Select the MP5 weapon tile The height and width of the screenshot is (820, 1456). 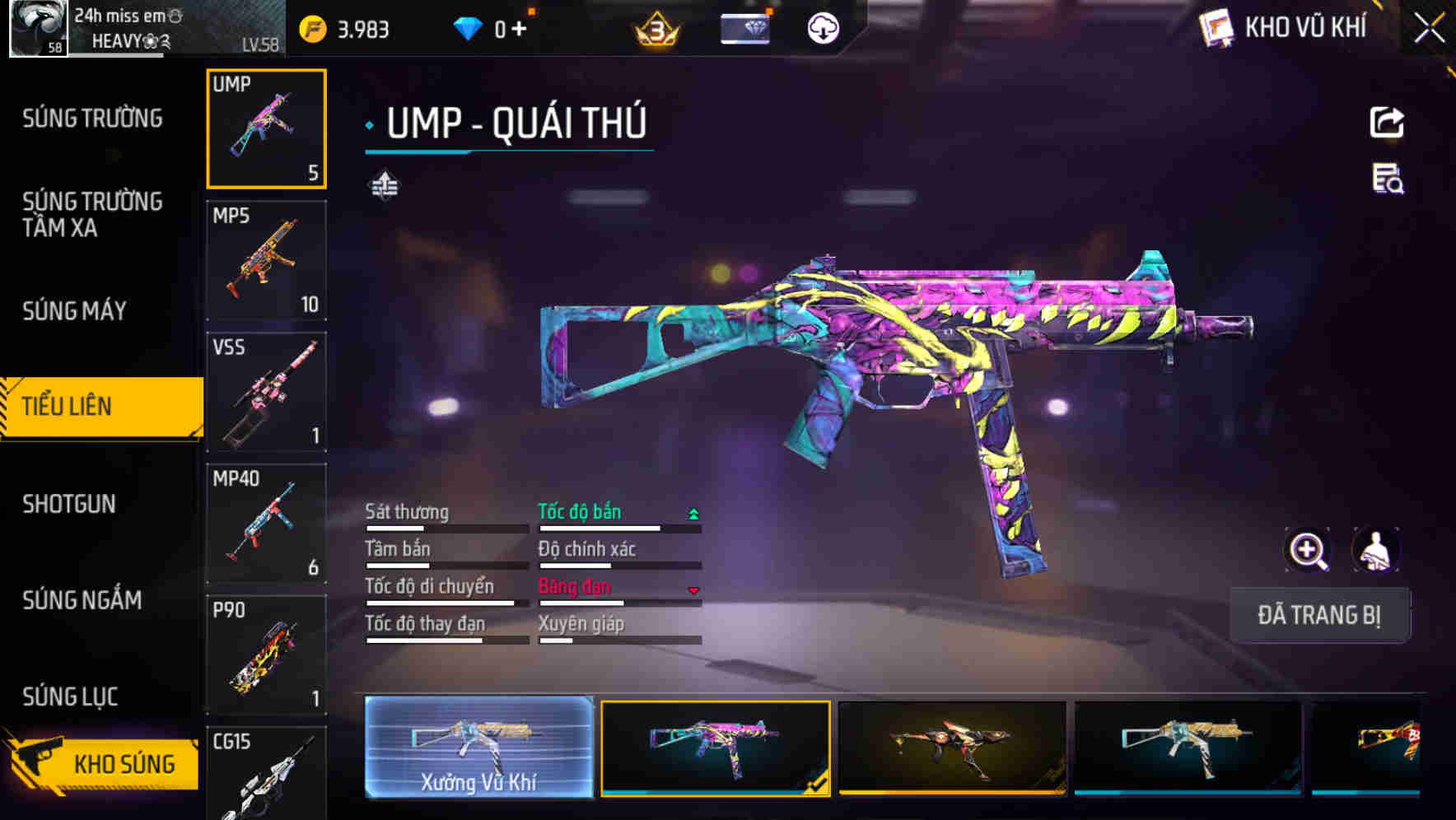[x=266, y=261]
